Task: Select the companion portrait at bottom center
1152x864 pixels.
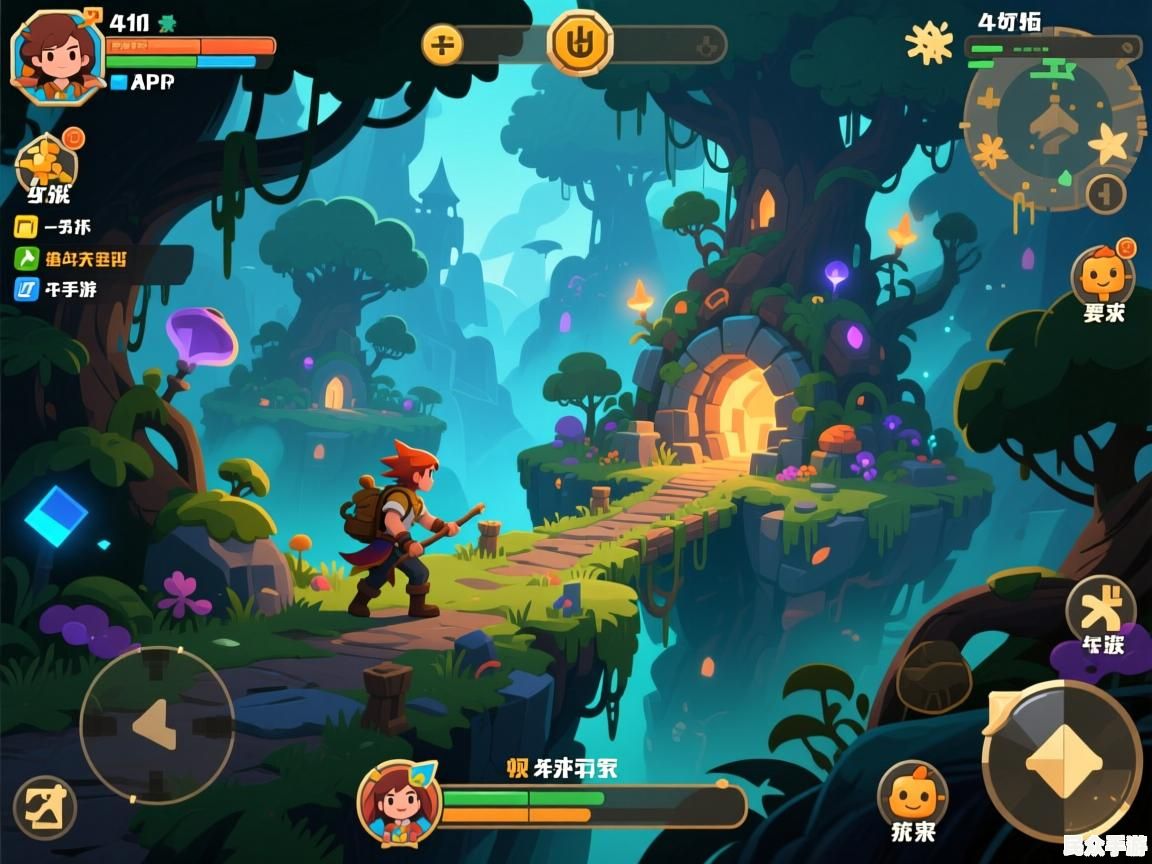Action: [399, 802]
